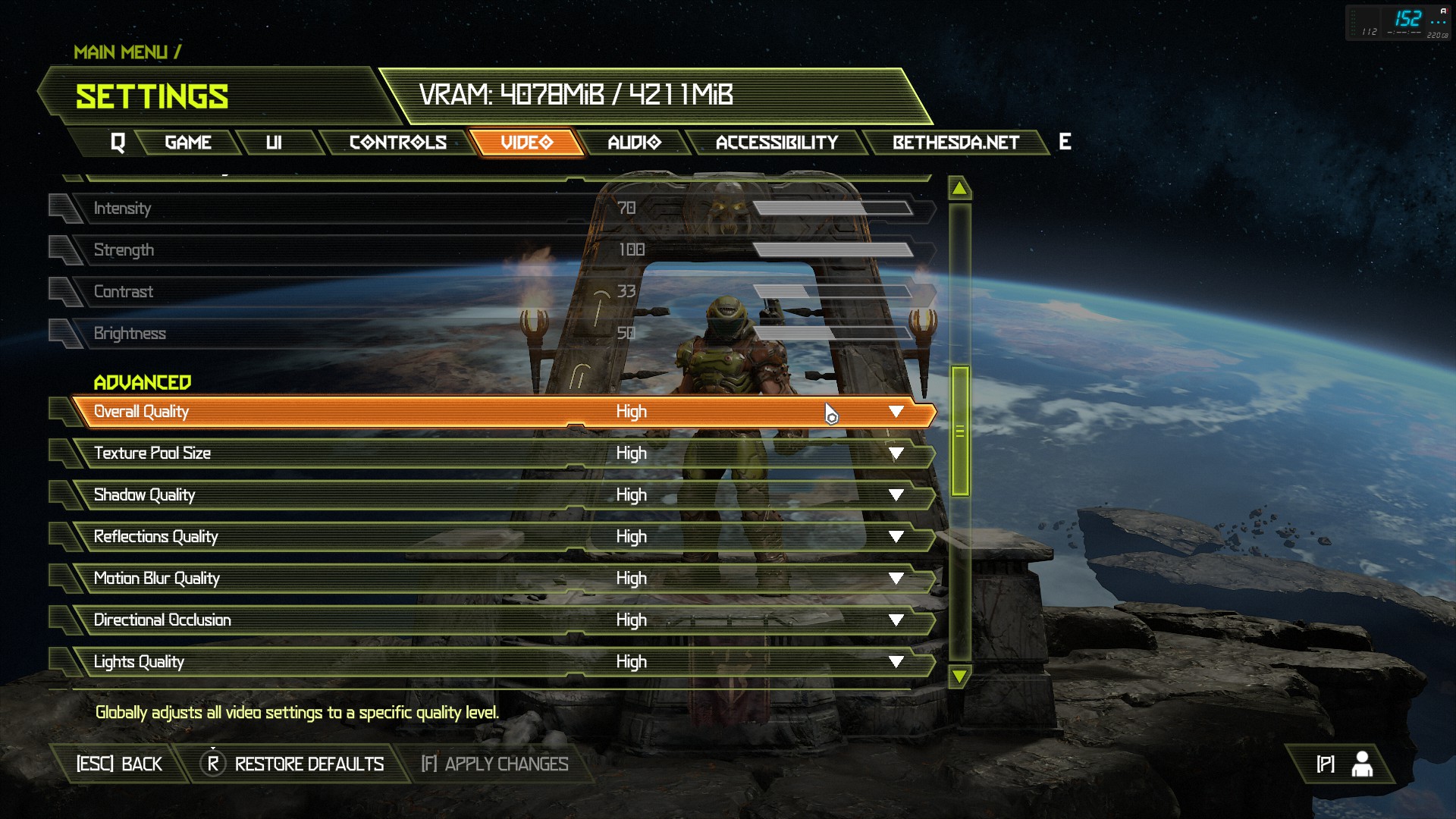Screen dimensions: 1456x819
Task: Switch to the Game settings tab
Action: [x=188, y=143]
